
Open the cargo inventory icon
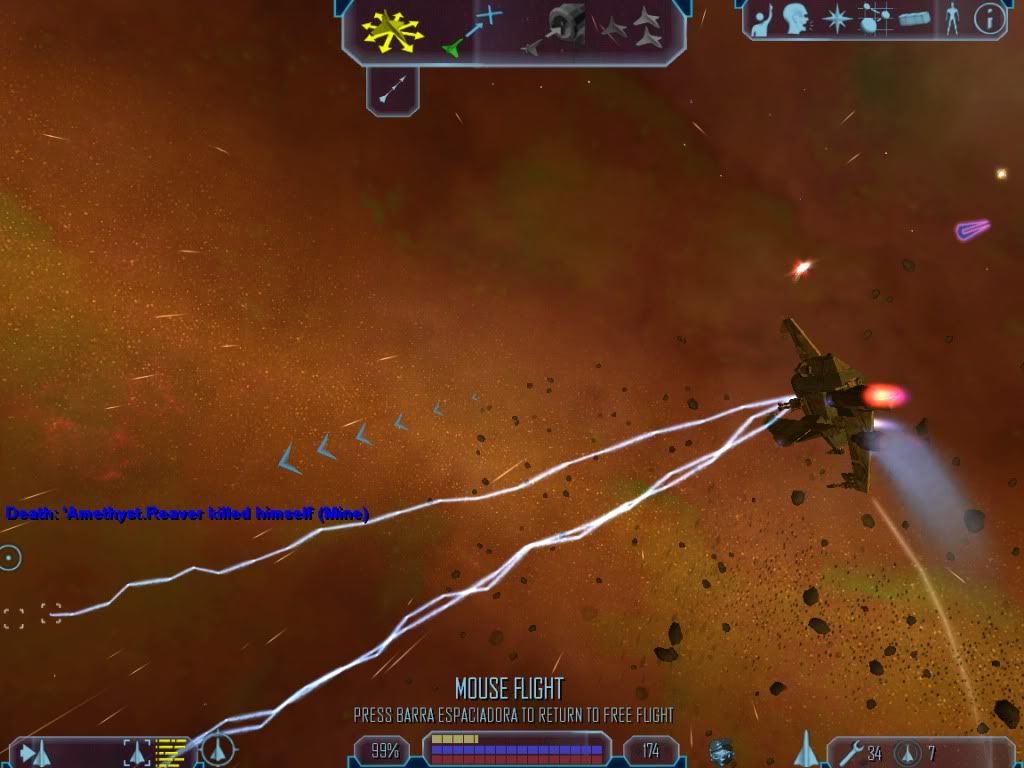pos(915,19)
